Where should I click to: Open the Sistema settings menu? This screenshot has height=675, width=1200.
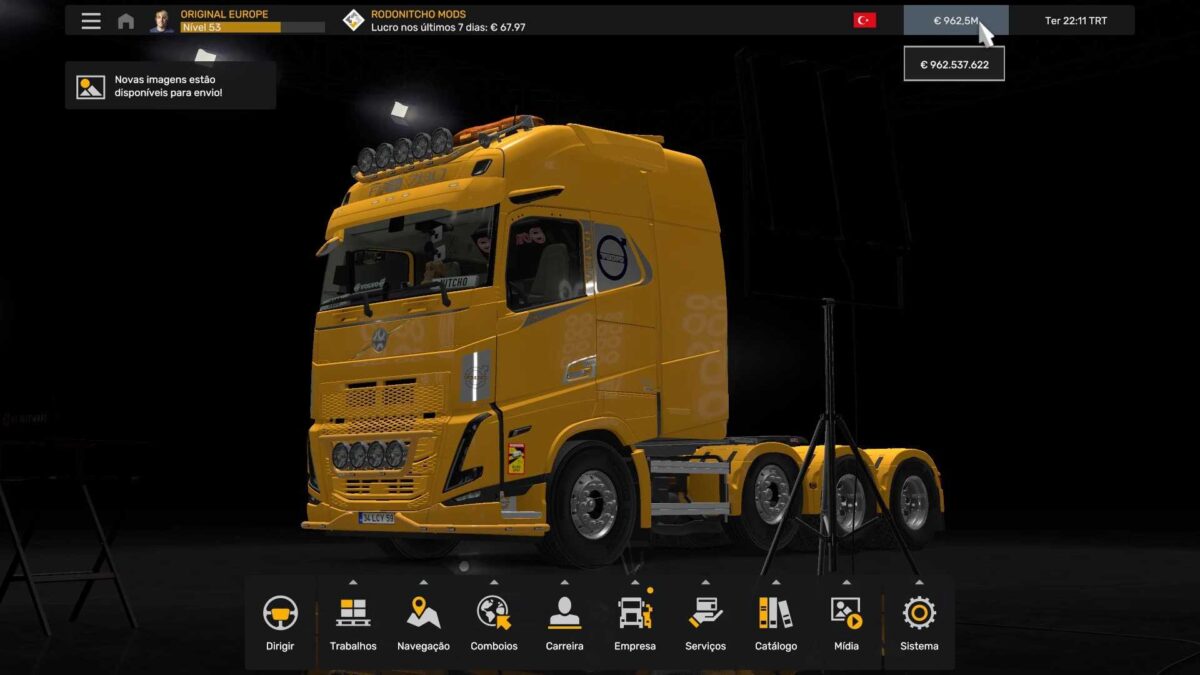click(x=919, y=622)
